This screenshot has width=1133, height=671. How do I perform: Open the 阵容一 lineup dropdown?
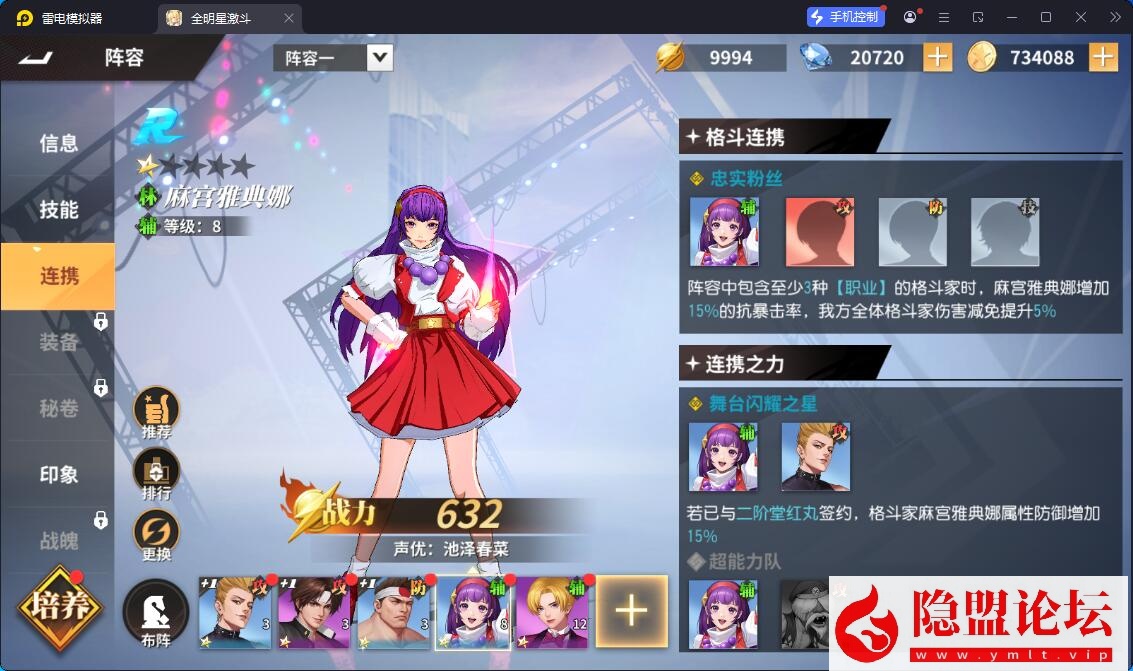click(x=379, y=57)
